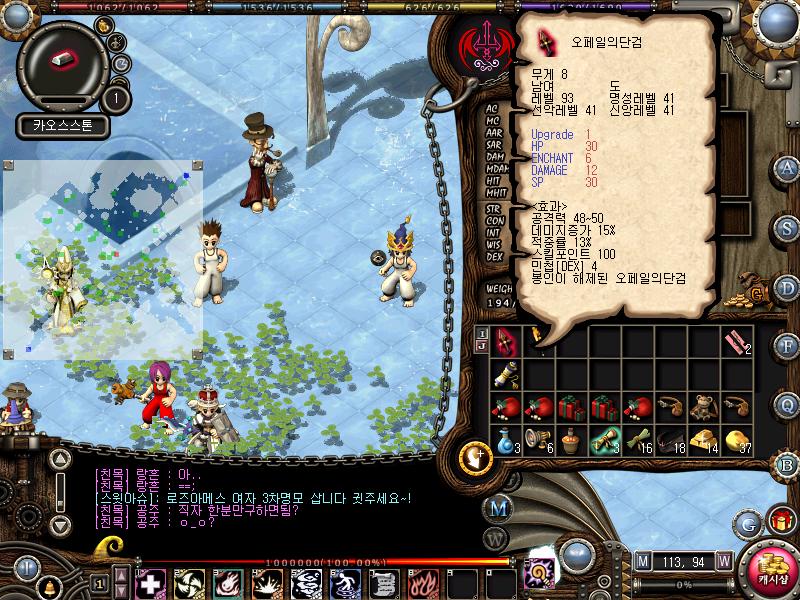Select the Opal dagger in the inventory
The width and height of the screenshot is (800, 600).
click(x=506, y=341)
